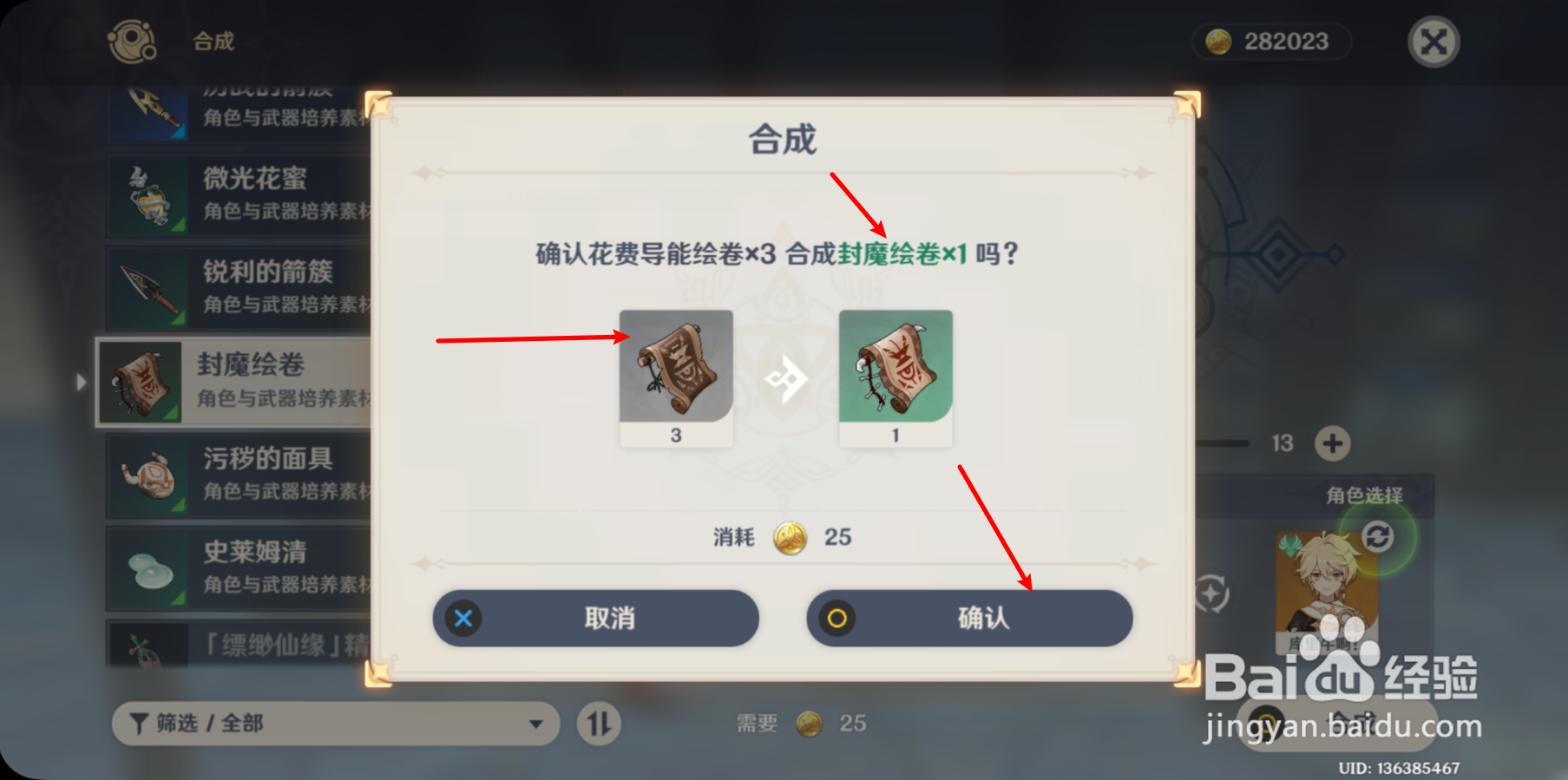
Task: Click the refresh icon on the character portrait
Action: click(x=1379, y=537)
